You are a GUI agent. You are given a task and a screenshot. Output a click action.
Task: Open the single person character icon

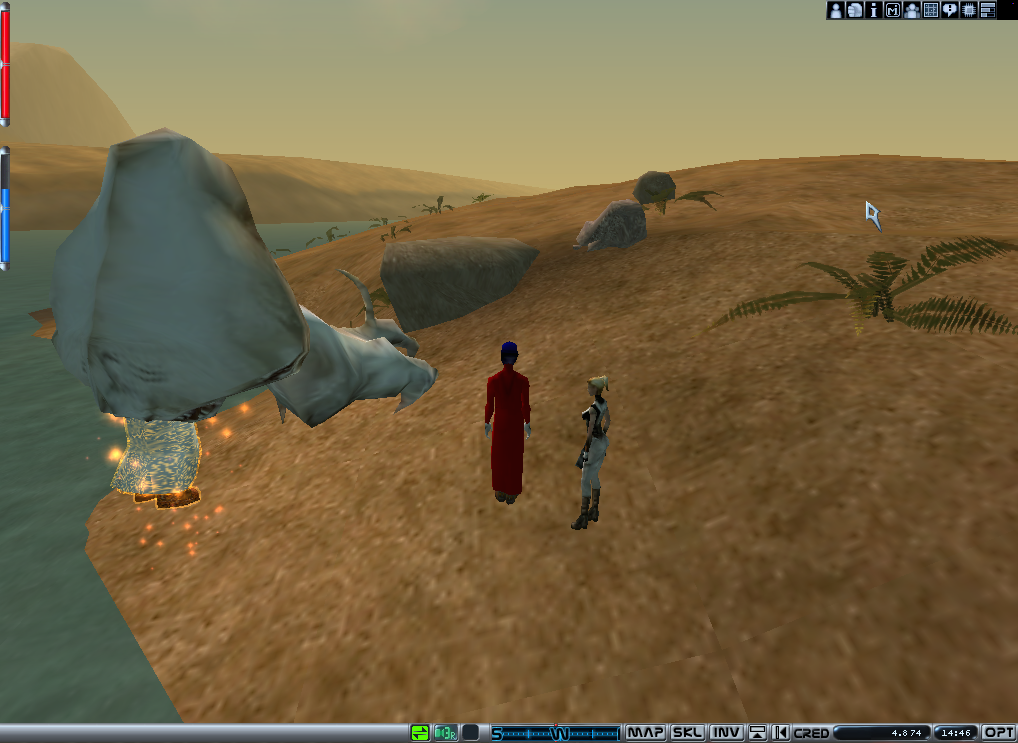[836, 10]
